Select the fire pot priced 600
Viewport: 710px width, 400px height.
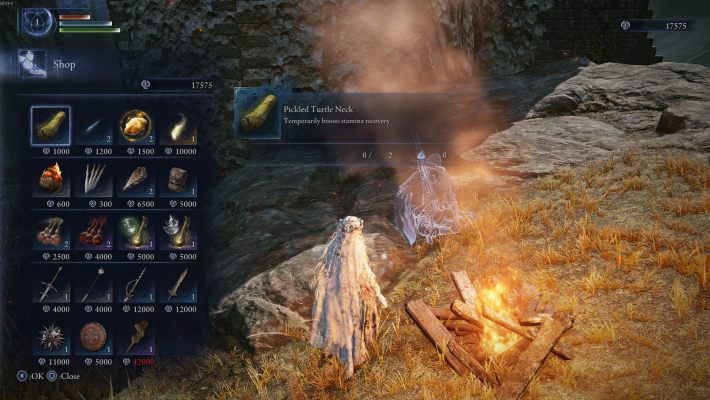(x=50, y=178)
